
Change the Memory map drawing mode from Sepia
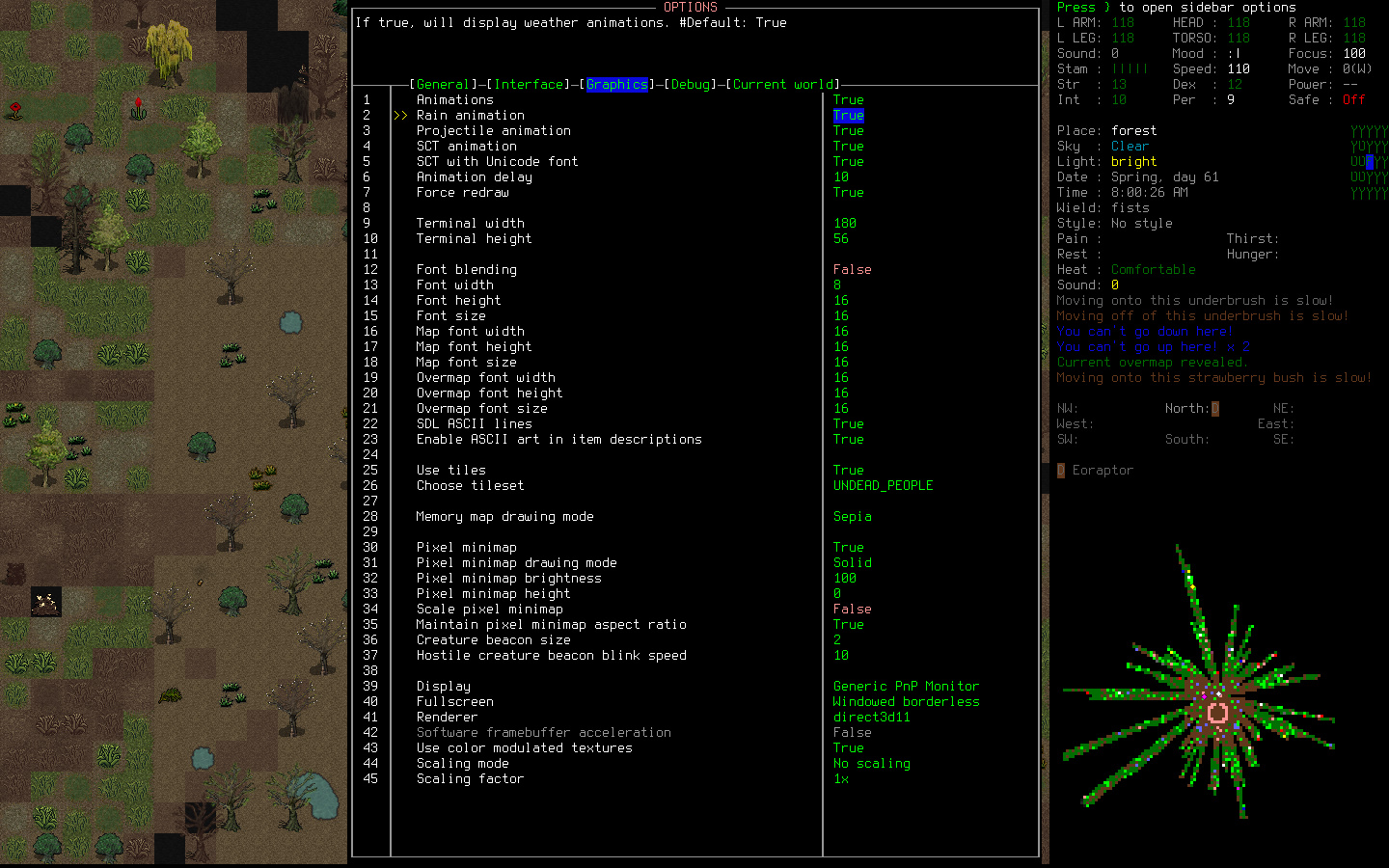[853, 516]
